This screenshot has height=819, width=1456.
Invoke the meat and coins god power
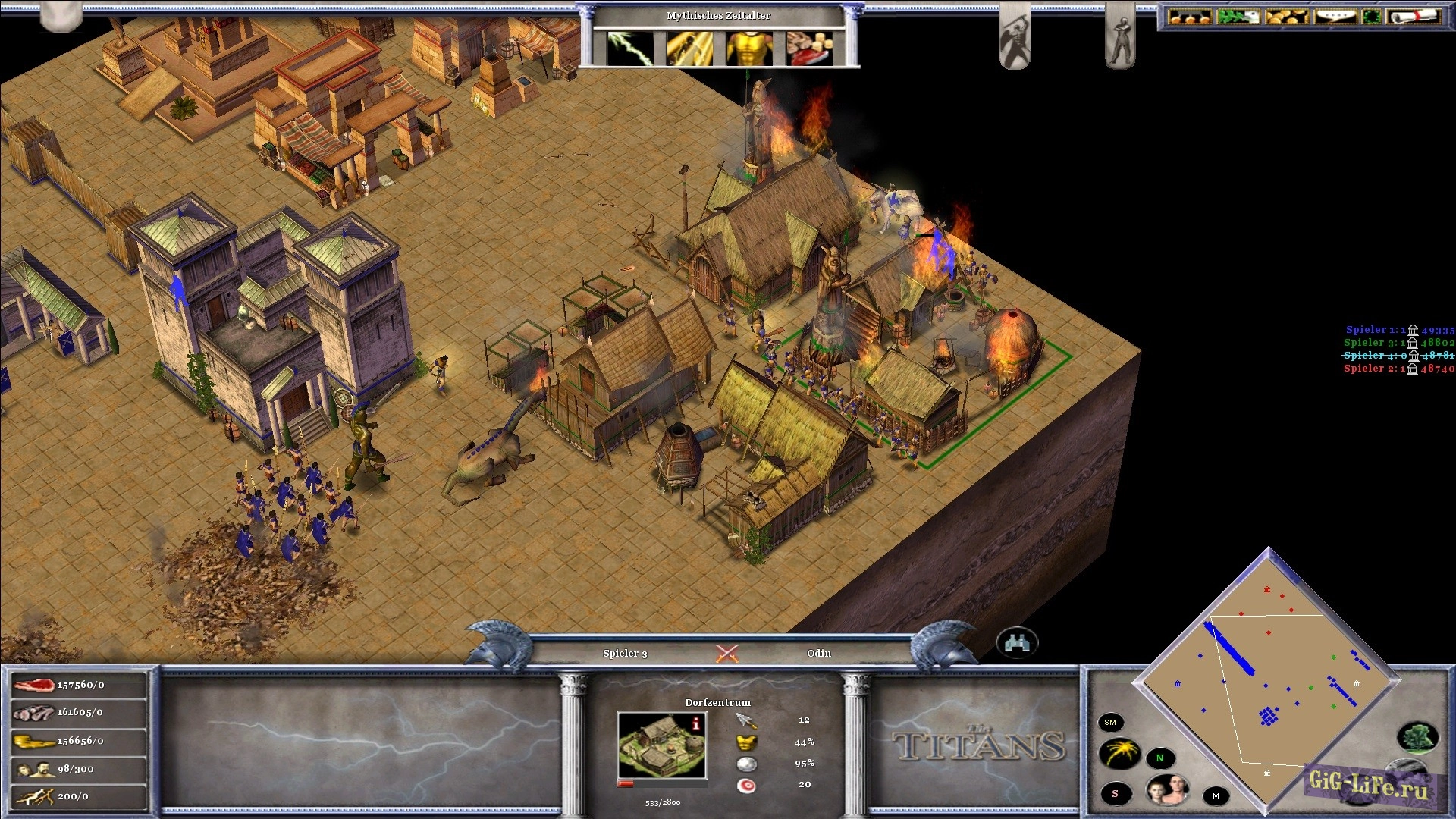coord(809,49)
